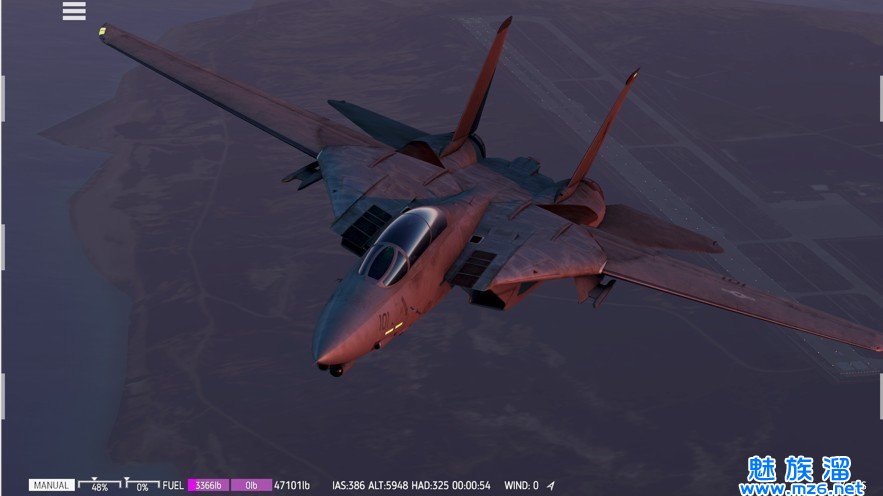Adjust the 48% throttle gauge
Screen dimensions: 883x496
tap(99, 485)
